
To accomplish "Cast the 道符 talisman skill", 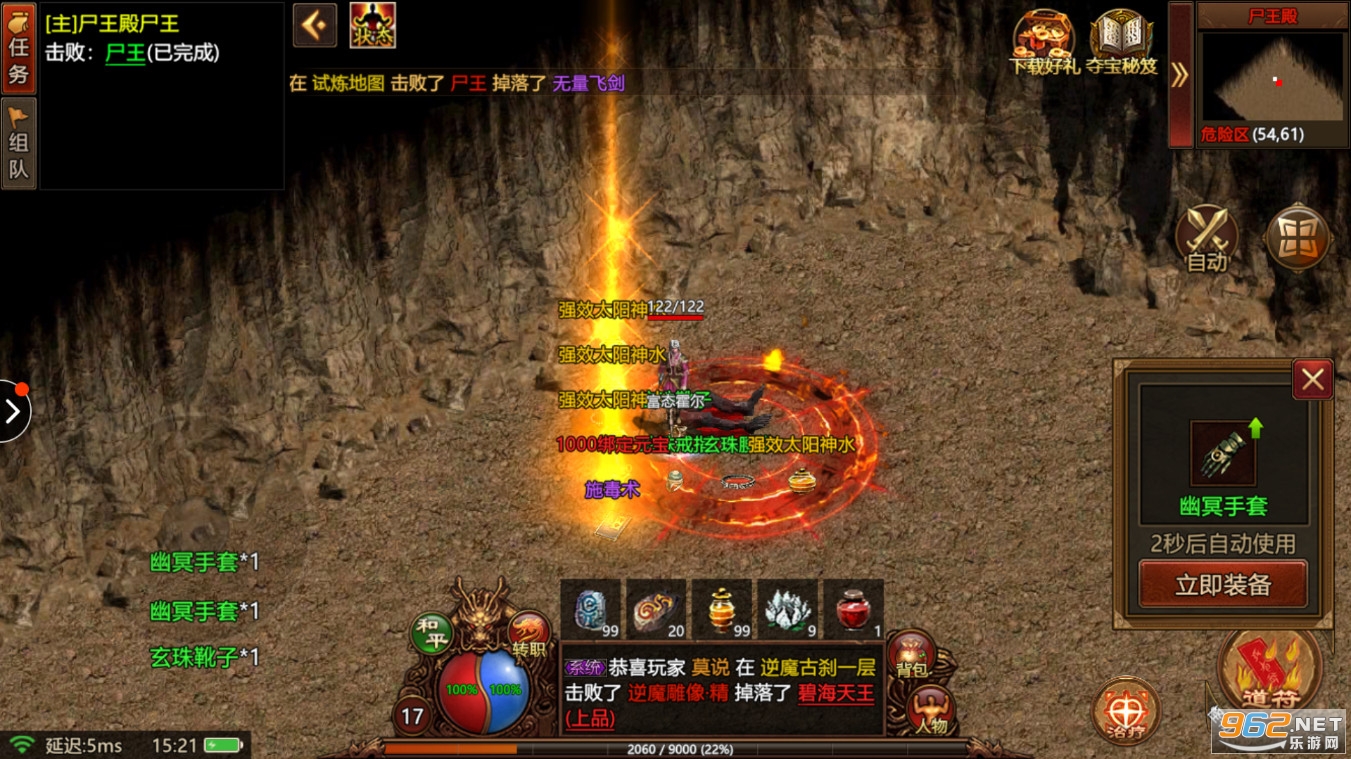I will [1270, 670].
